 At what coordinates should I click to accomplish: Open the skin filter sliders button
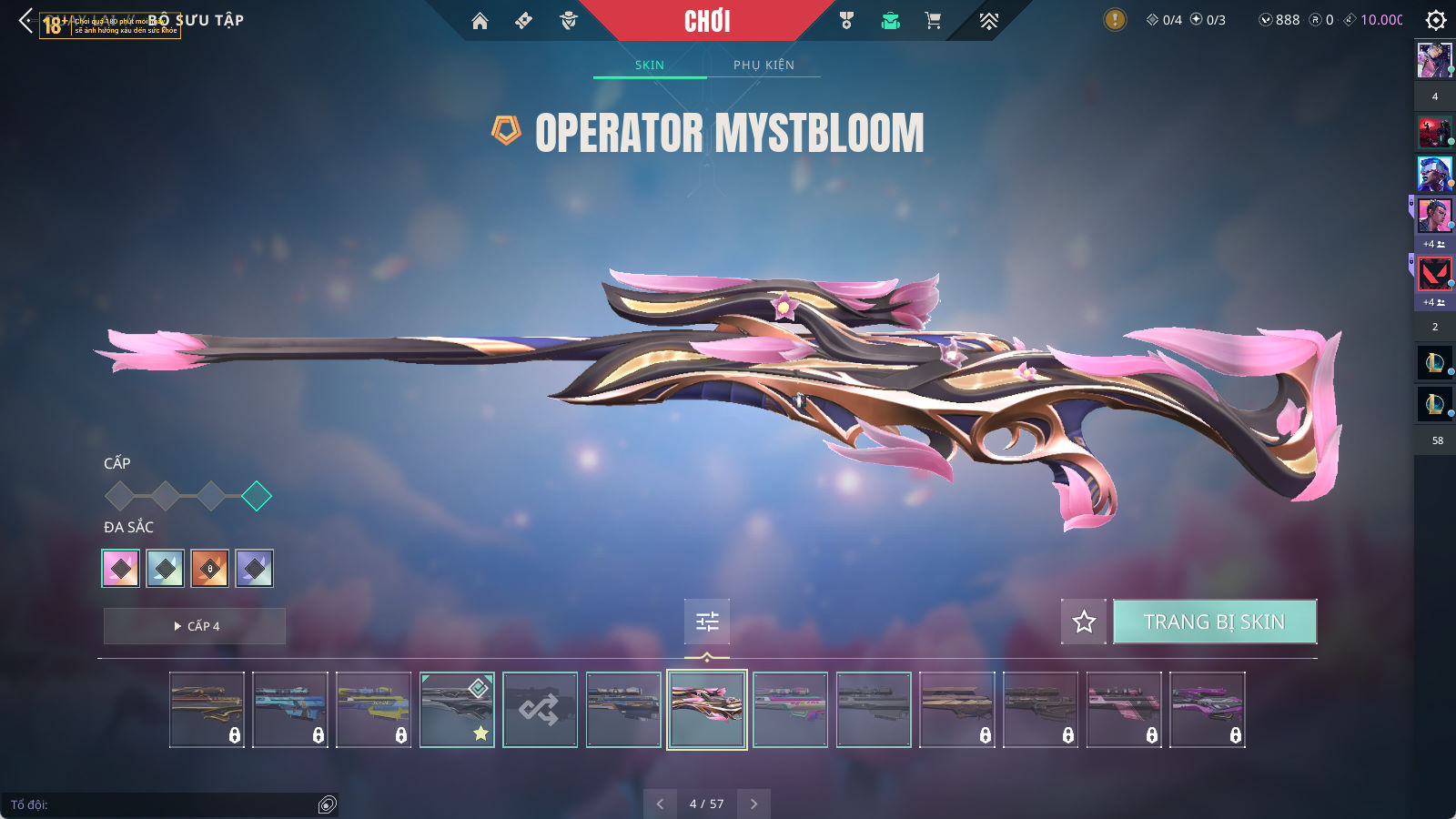(707, 622)
